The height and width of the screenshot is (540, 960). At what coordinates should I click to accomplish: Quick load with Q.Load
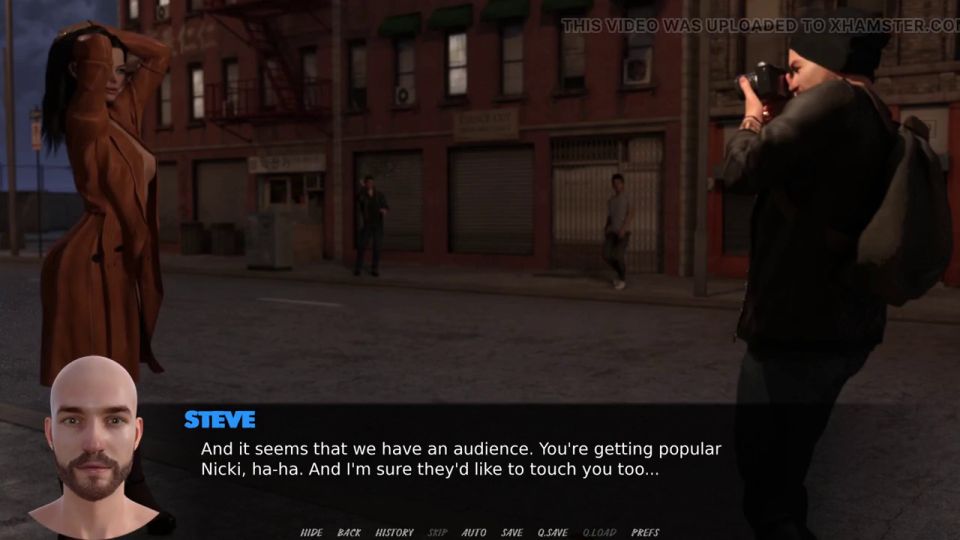(x=600, y=533)
